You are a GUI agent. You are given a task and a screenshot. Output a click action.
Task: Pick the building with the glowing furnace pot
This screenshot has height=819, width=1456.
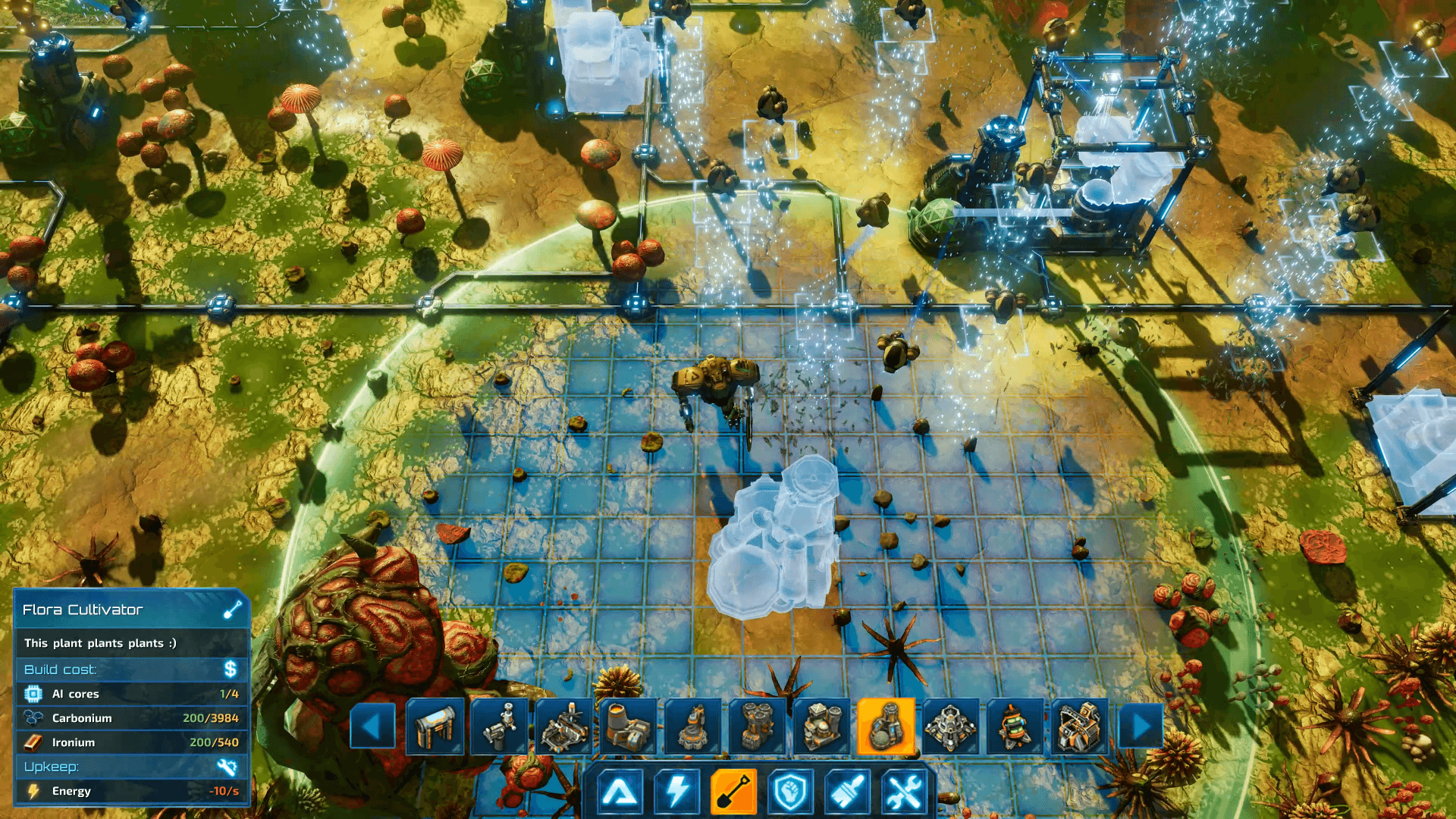click(628, 726)
